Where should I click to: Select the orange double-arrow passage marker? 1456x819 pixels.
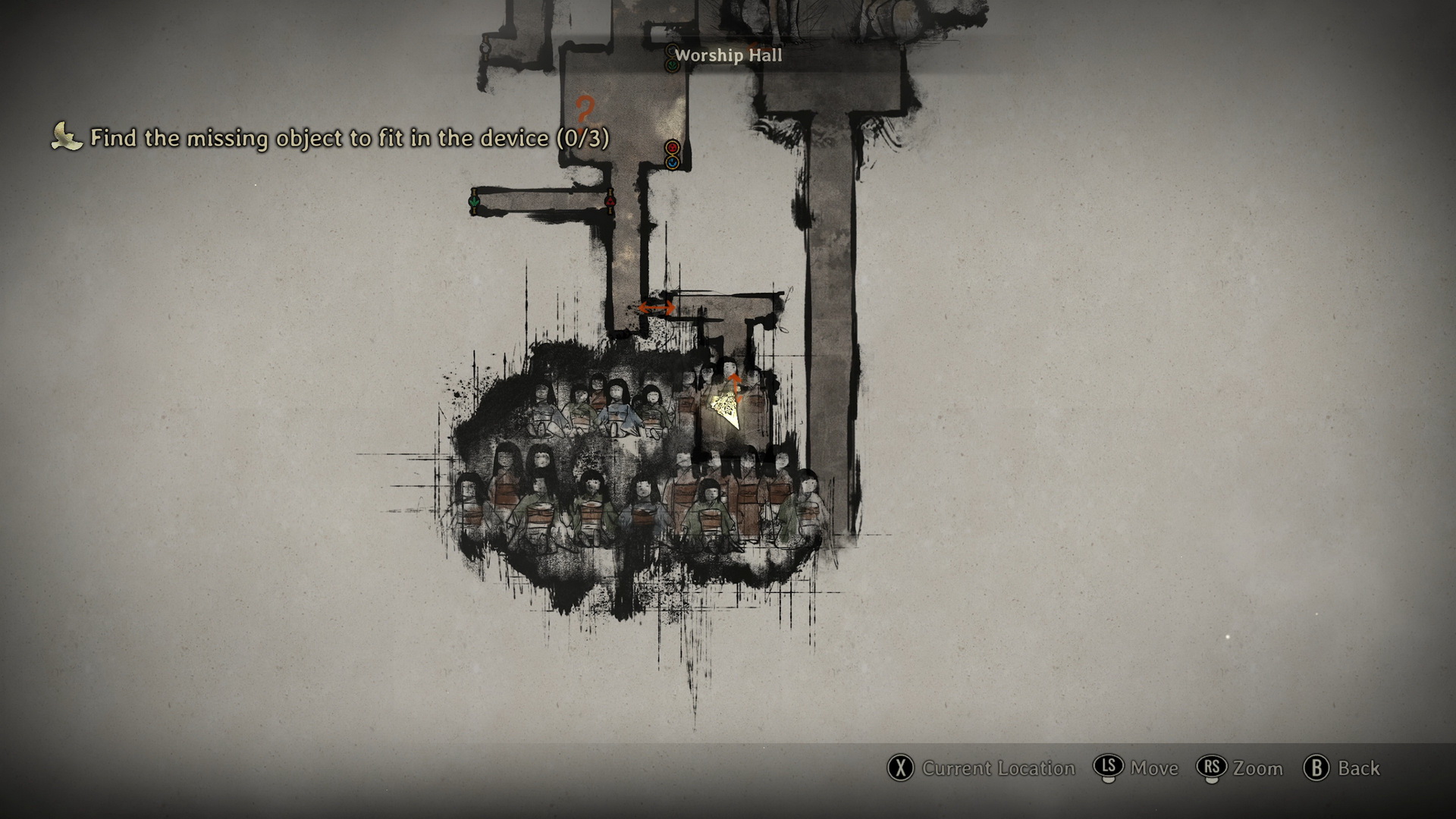click(656, 307)
